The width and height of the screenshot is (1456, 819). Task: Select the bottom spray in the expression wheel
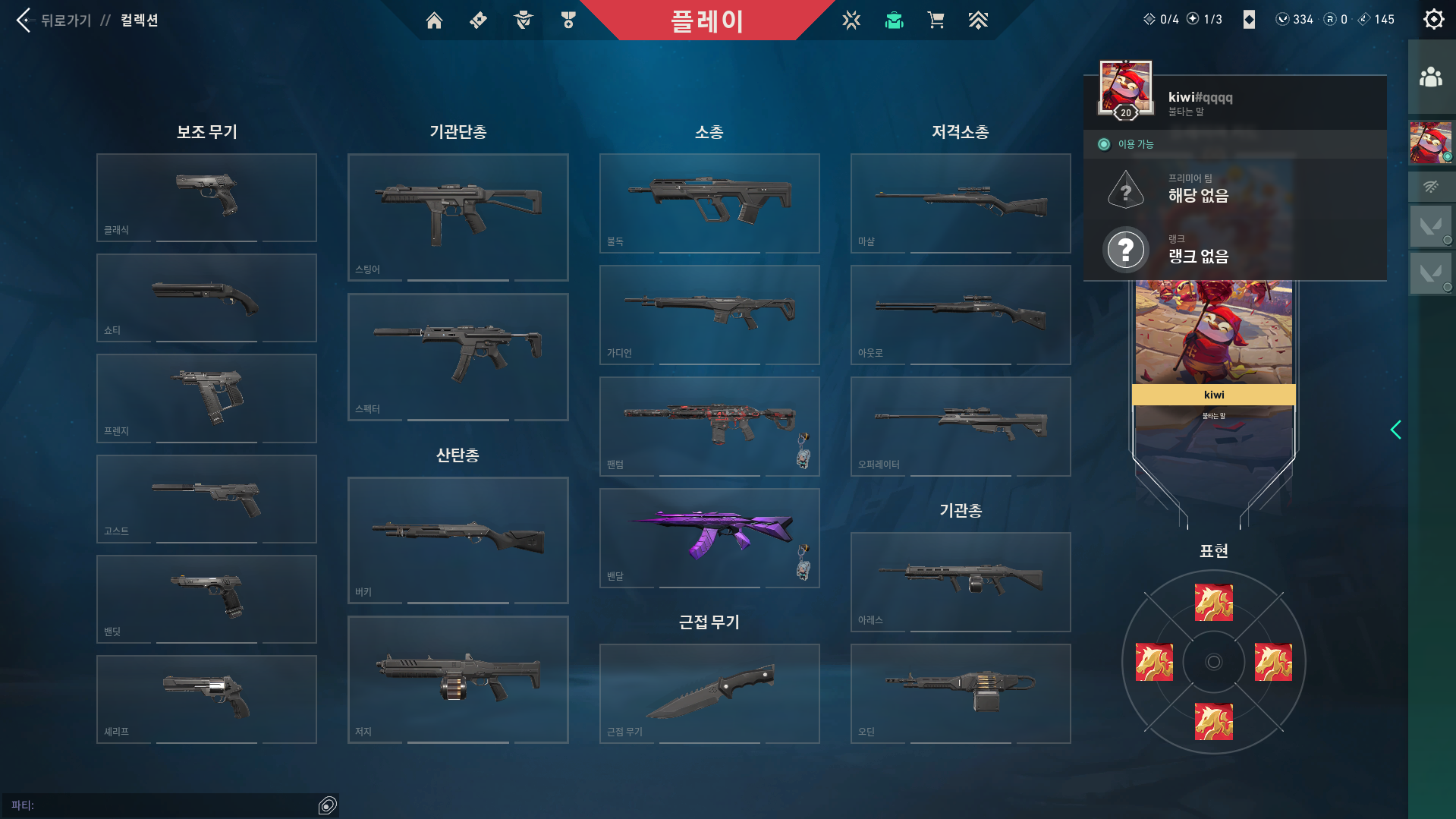[1212, 720]
